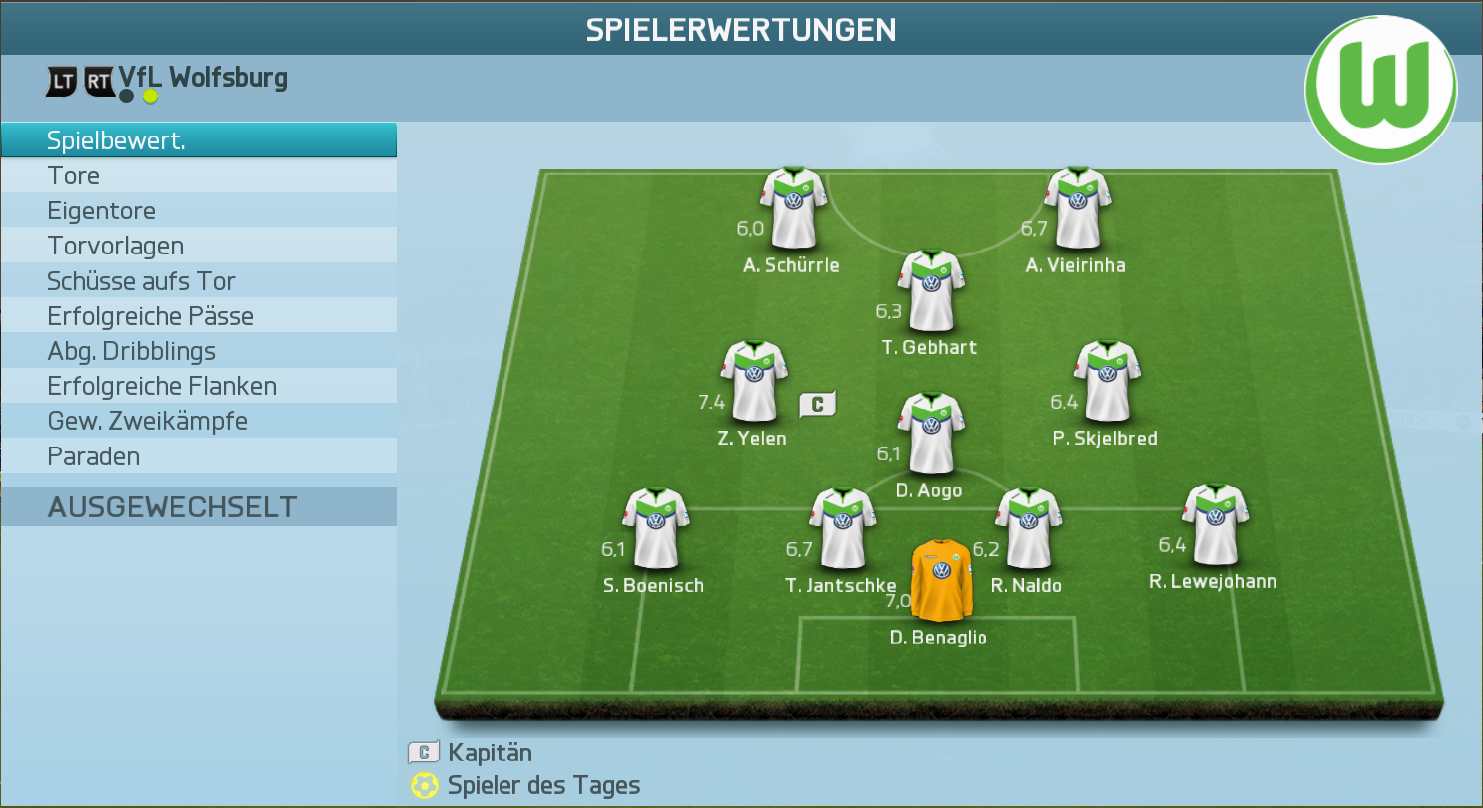Select A. Vieirinha's shirt

coord(1077,208)
